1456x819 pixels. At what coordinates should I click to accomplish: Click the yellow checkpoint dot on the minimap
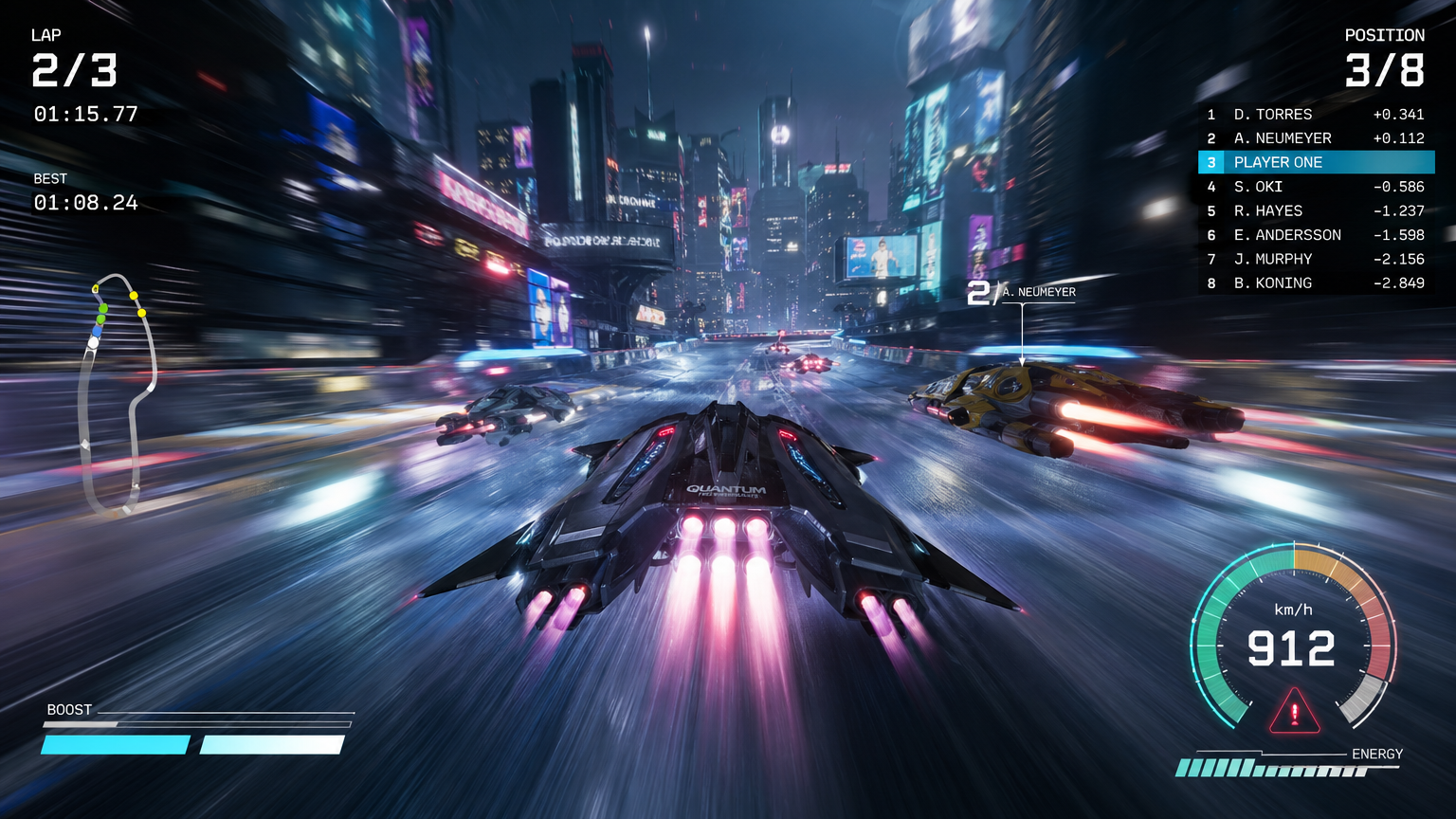tap(134, 295)
